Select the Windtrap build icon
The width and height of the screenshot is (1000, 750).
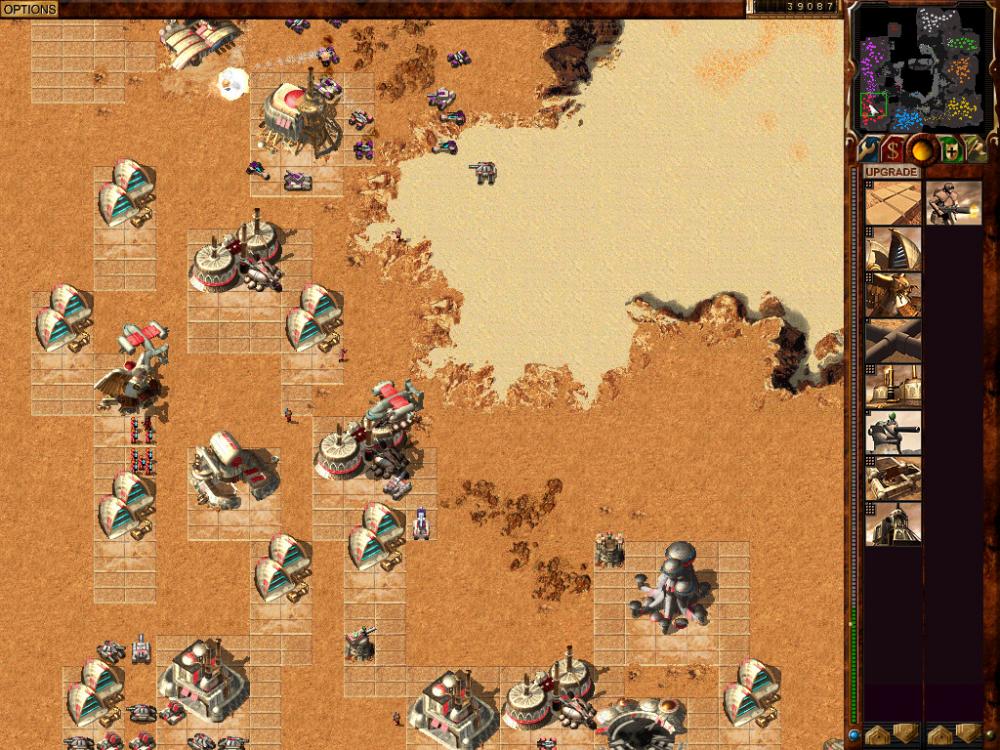click(893, 249)
